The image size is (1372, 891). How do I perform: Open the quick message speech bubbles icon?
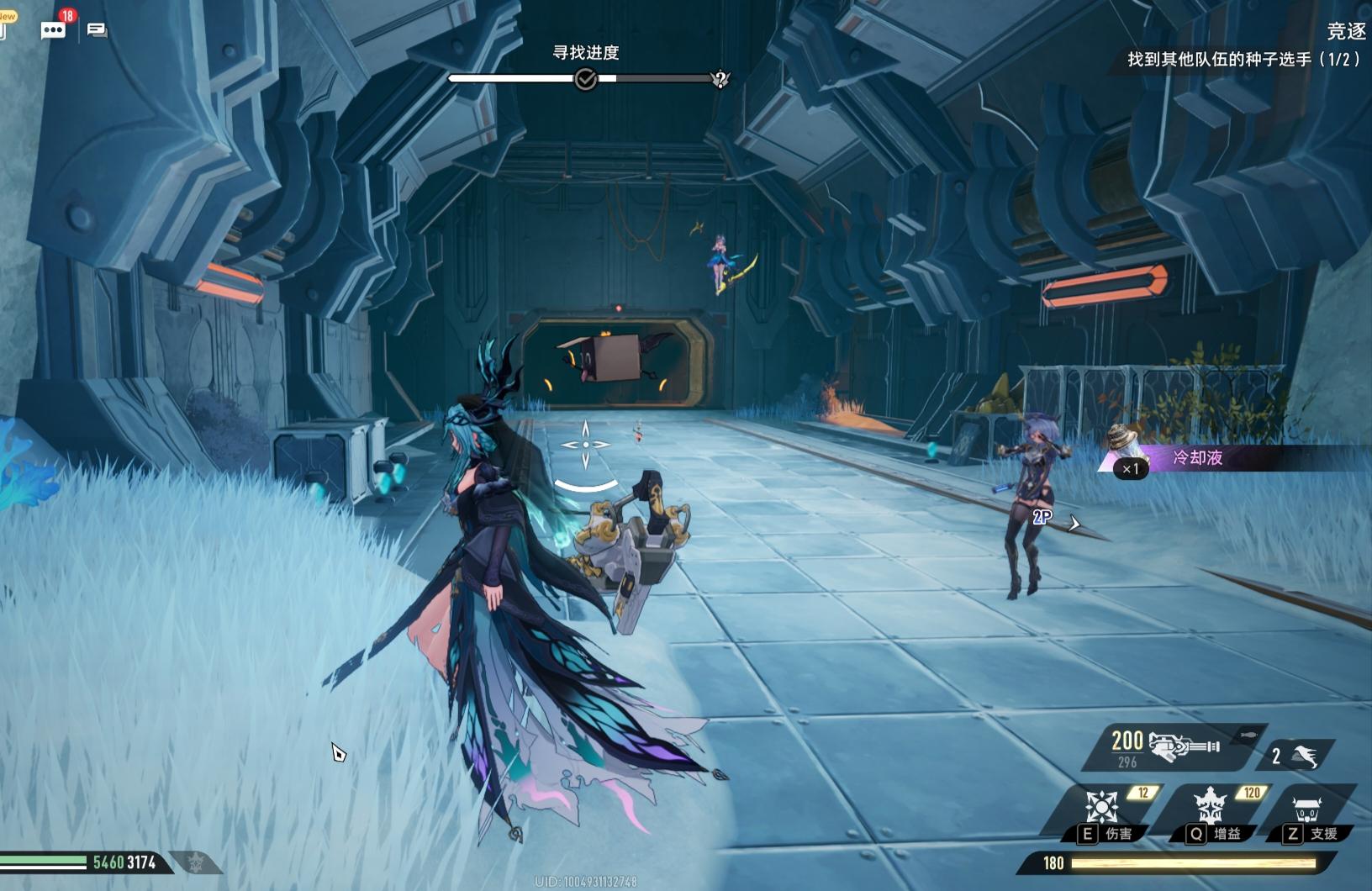click(98, 30)
